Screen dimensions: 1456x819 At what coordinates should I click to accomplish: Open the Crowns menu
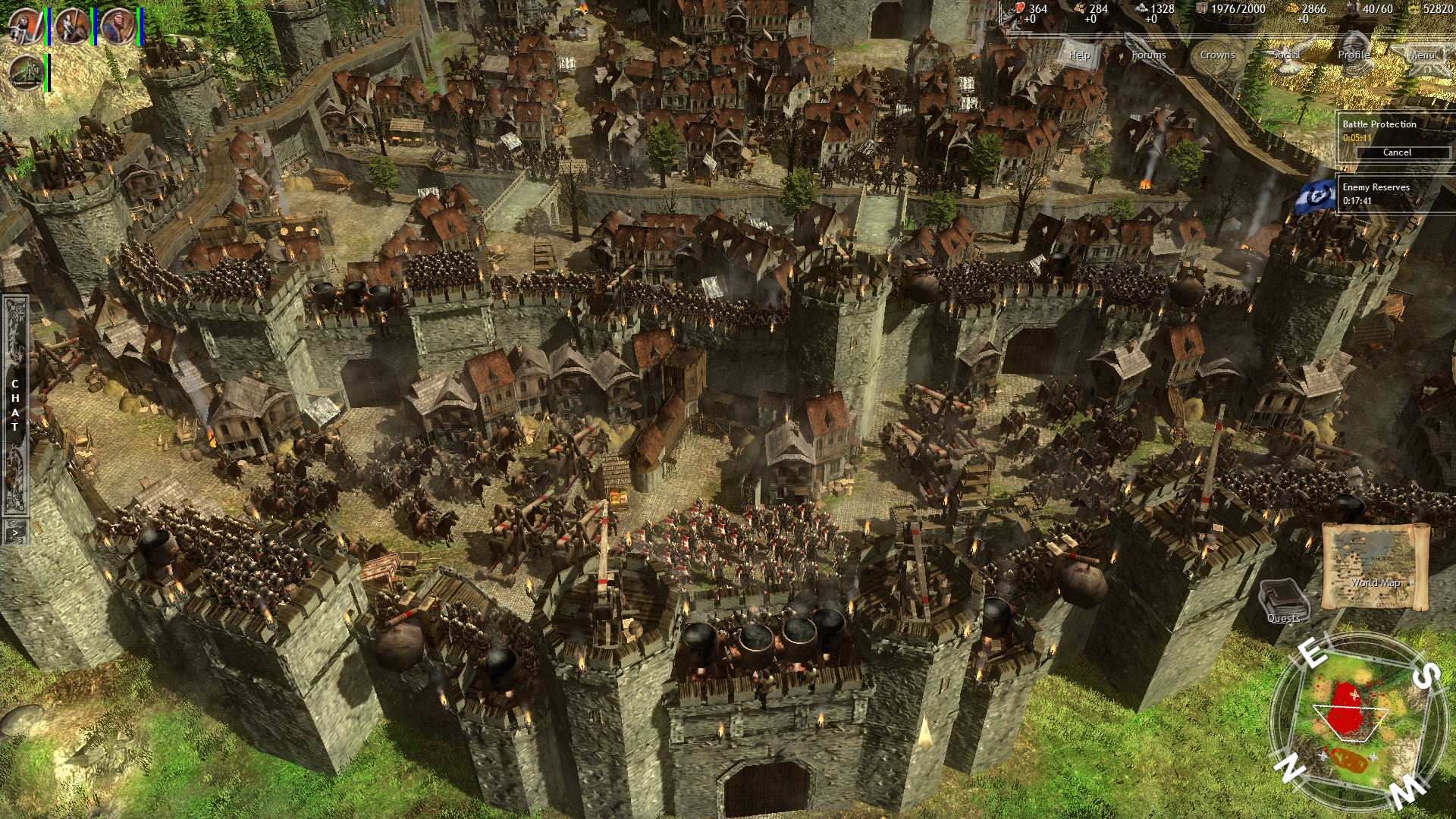pos(1217,55)
